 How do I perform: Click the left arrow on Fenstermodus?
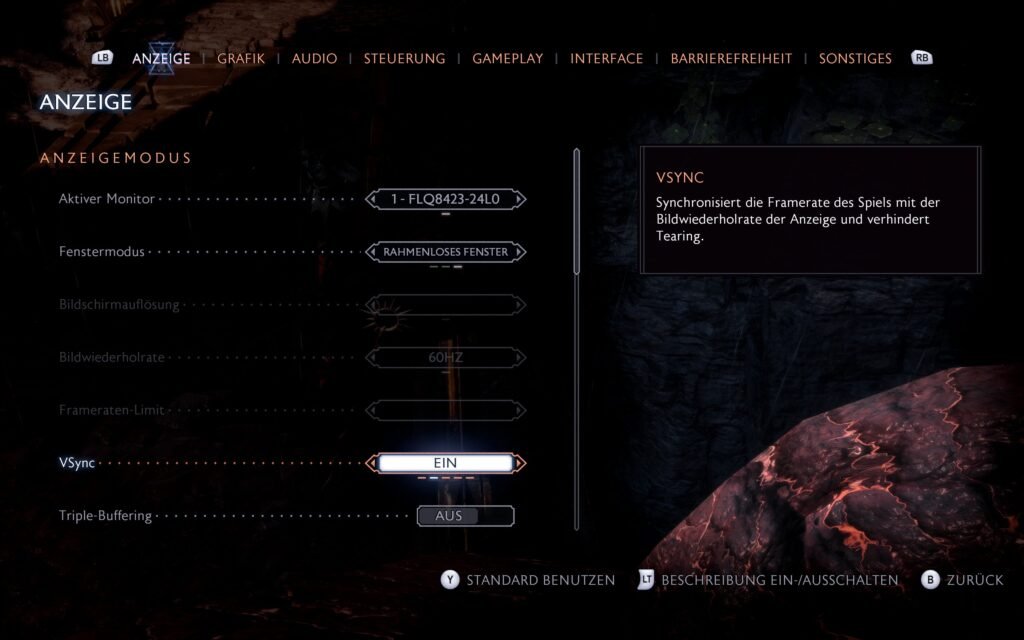371,252
